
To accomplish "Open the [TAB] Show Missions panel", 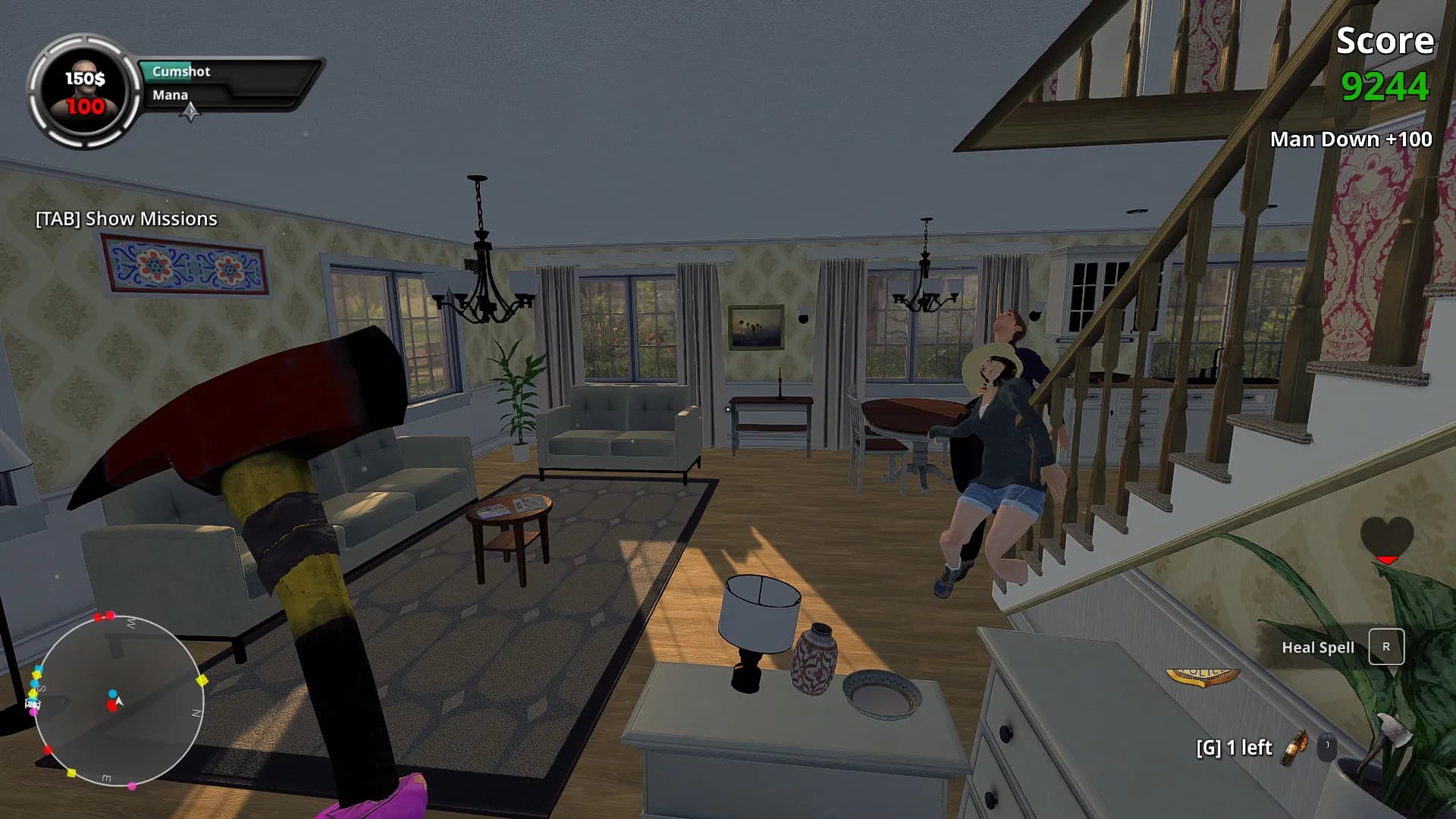I will click(125, 219).
